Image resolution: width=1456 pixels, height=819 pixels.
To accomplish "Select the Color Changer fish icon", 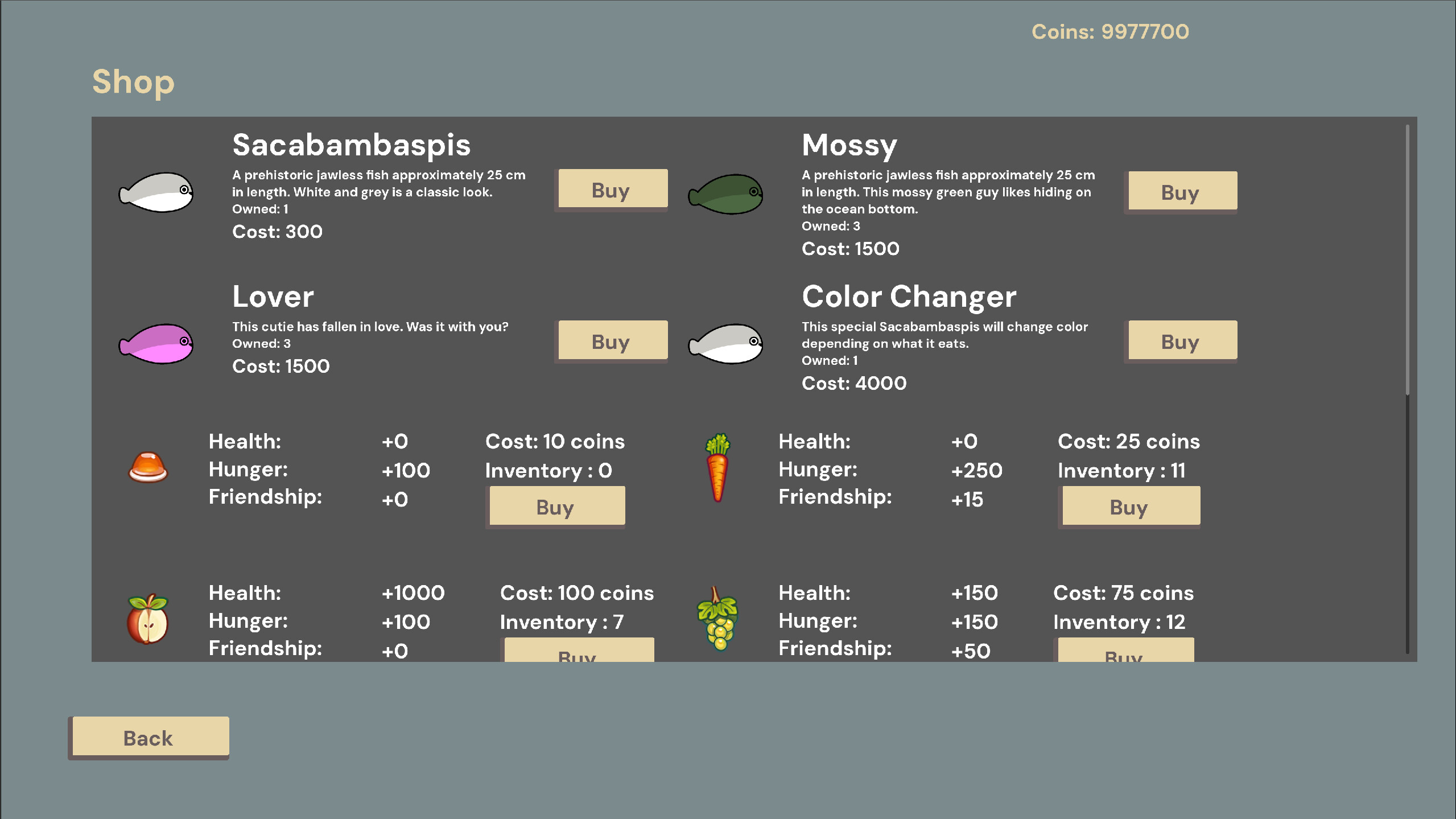I will (725, 342).
